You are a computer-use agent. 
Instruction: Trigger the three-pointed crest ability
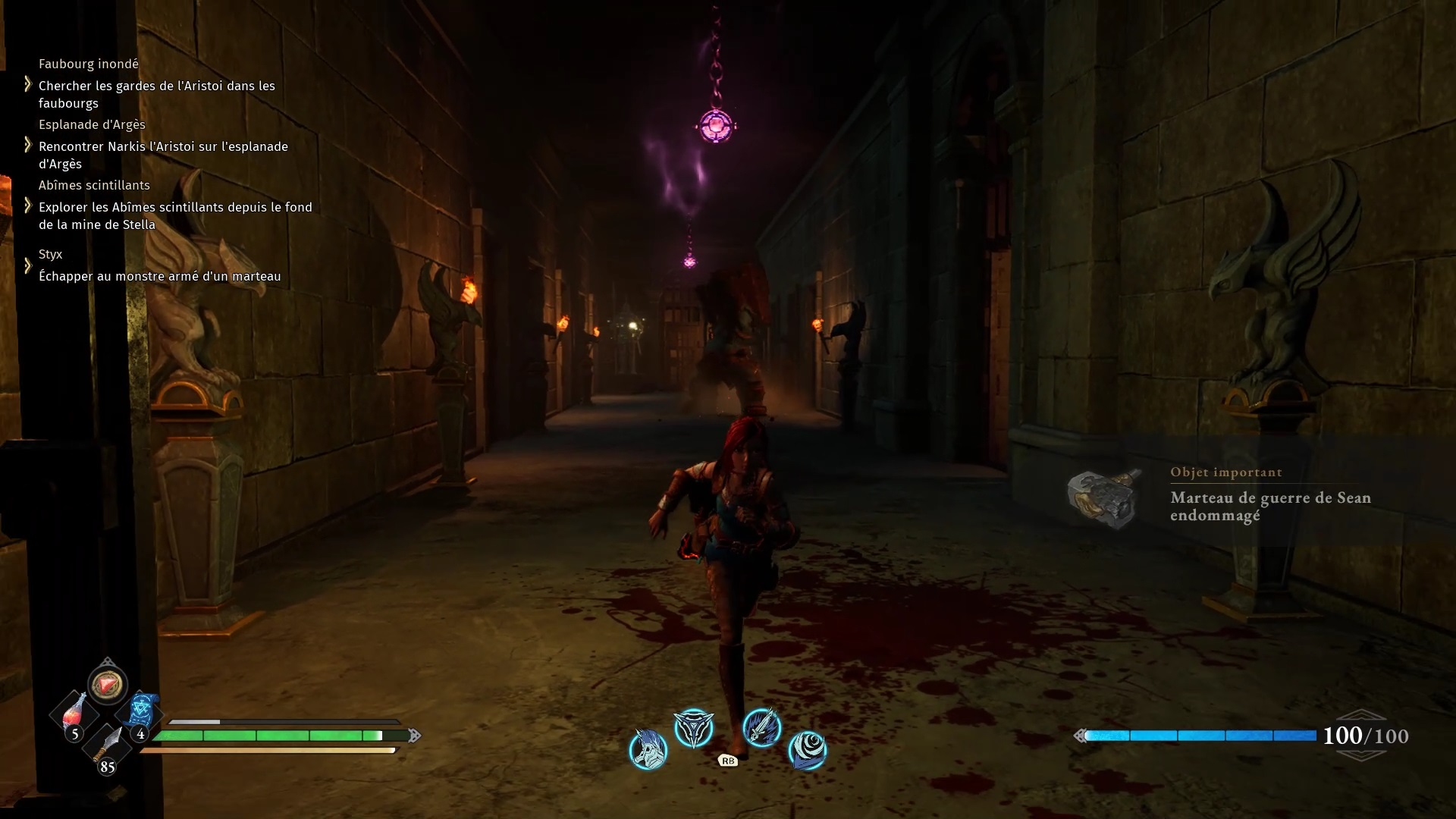tap(694, 729)
